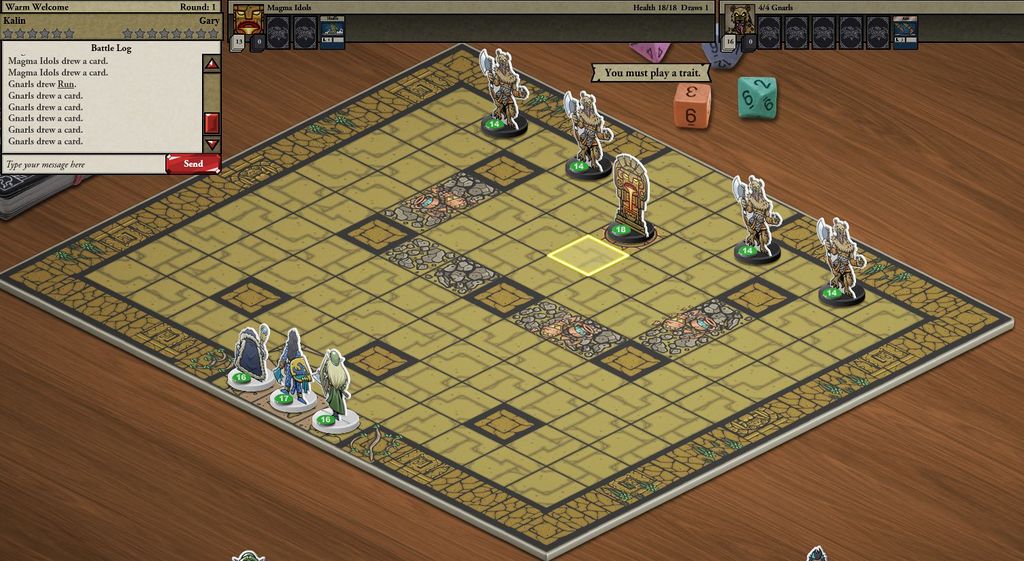The width and height of the screenshot is (1024, 561).
Task: Click the battle log up arrow
Action: coord(211,64)
